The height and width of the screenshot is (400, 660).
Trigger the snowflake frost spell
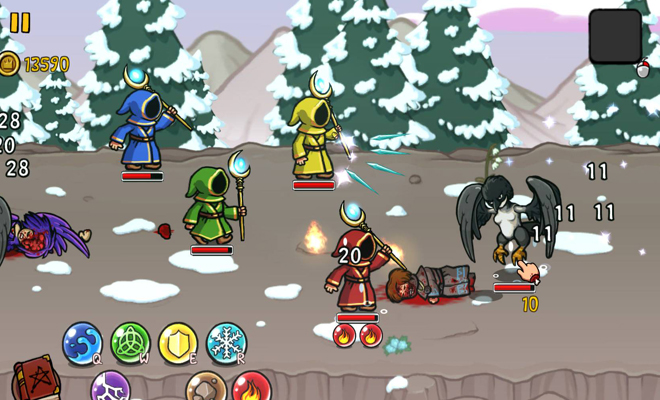pos(226,343)
